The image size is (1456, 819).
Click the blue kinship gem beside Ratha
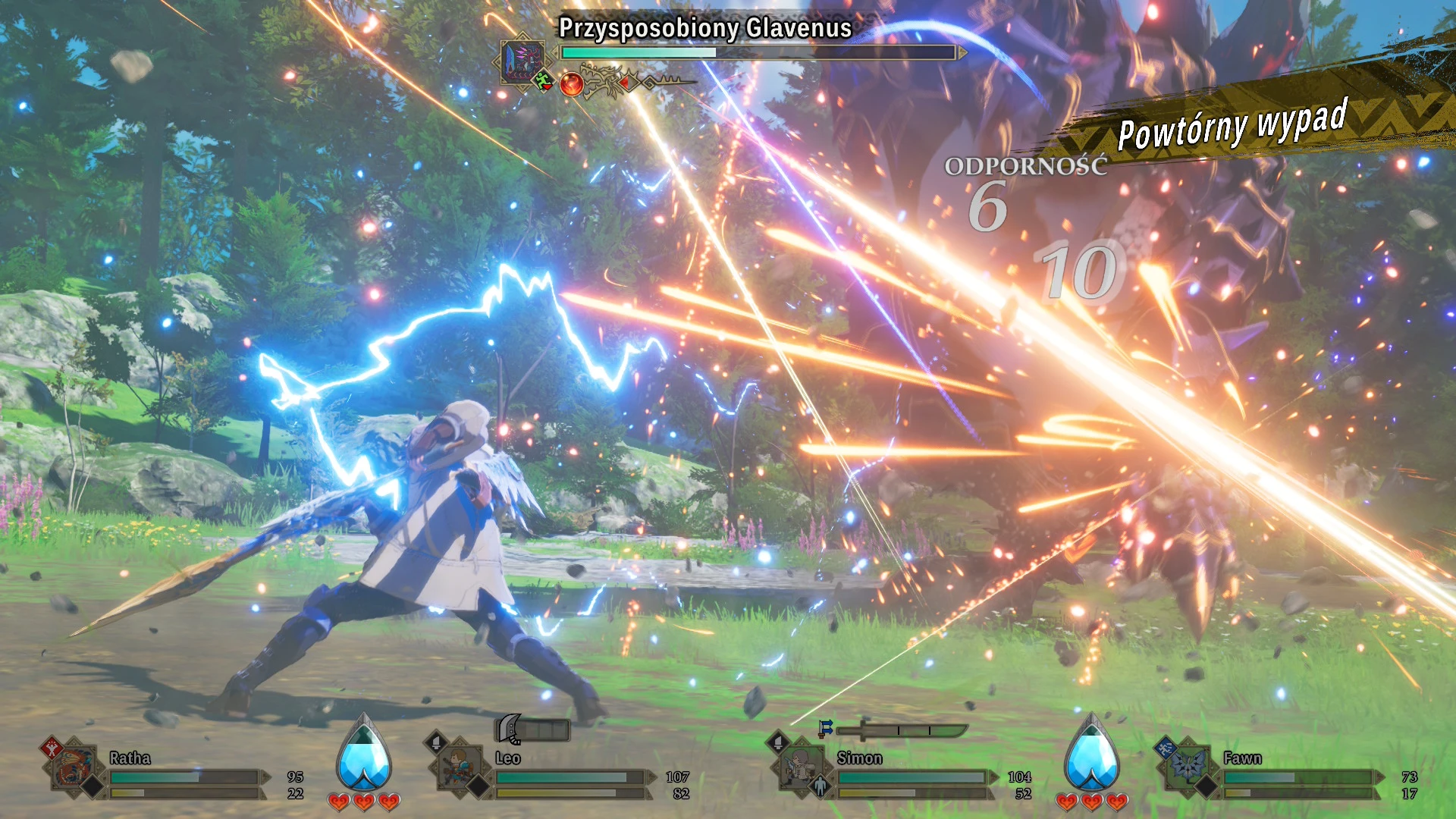point(364,755)
